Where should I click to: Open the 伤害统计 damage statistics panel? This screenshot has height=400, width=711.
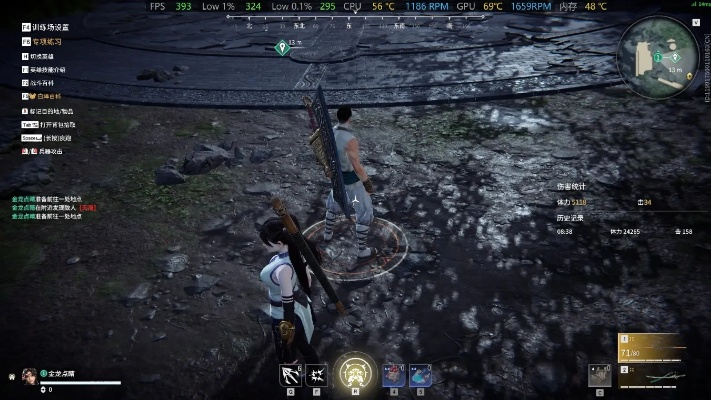click(x=573, y=186)
